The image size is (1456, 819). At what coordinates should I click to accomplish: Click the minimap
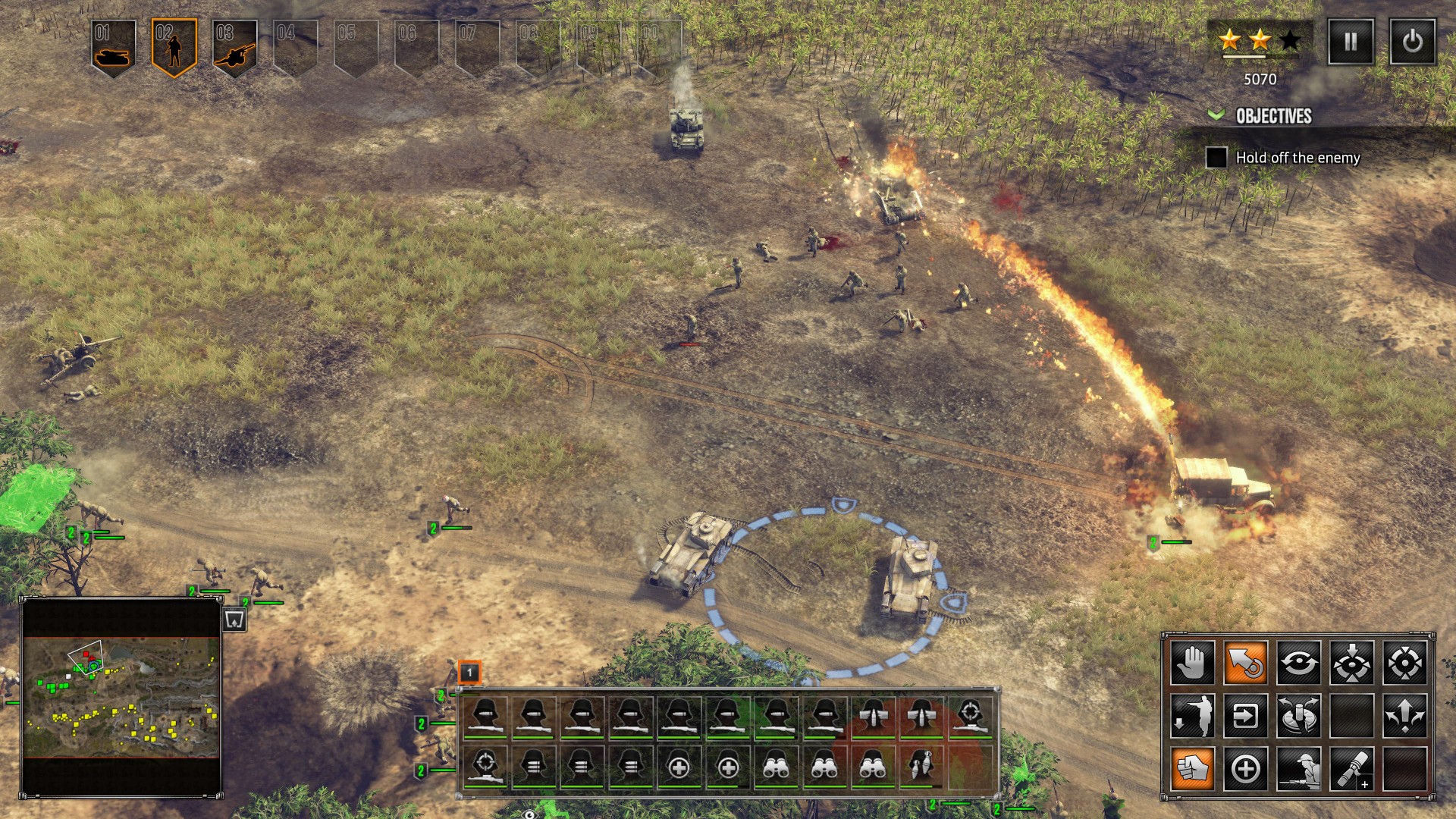121,698
